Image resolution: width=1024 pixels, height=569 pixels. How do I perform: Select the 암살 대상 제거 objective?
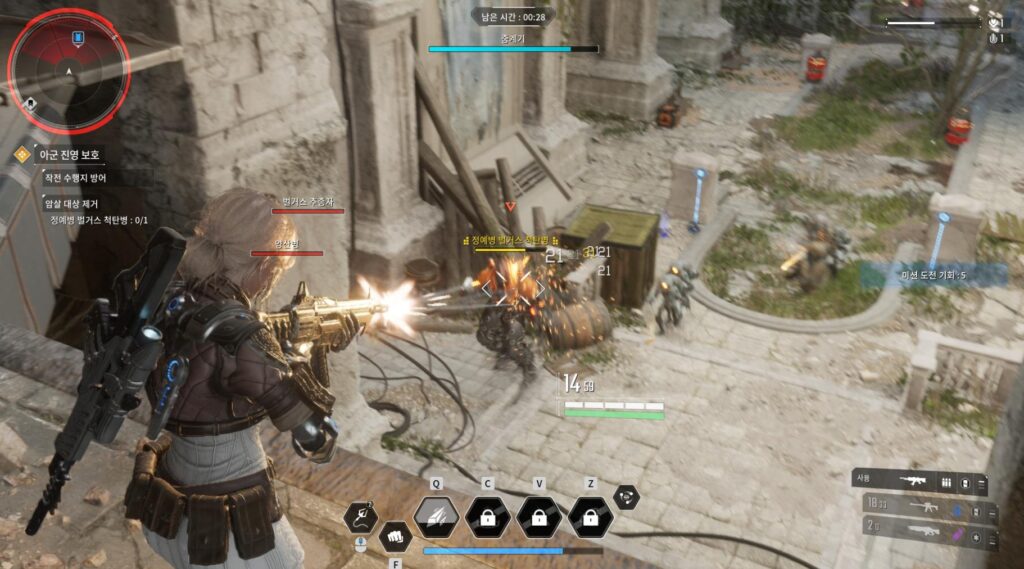[70, 204]
